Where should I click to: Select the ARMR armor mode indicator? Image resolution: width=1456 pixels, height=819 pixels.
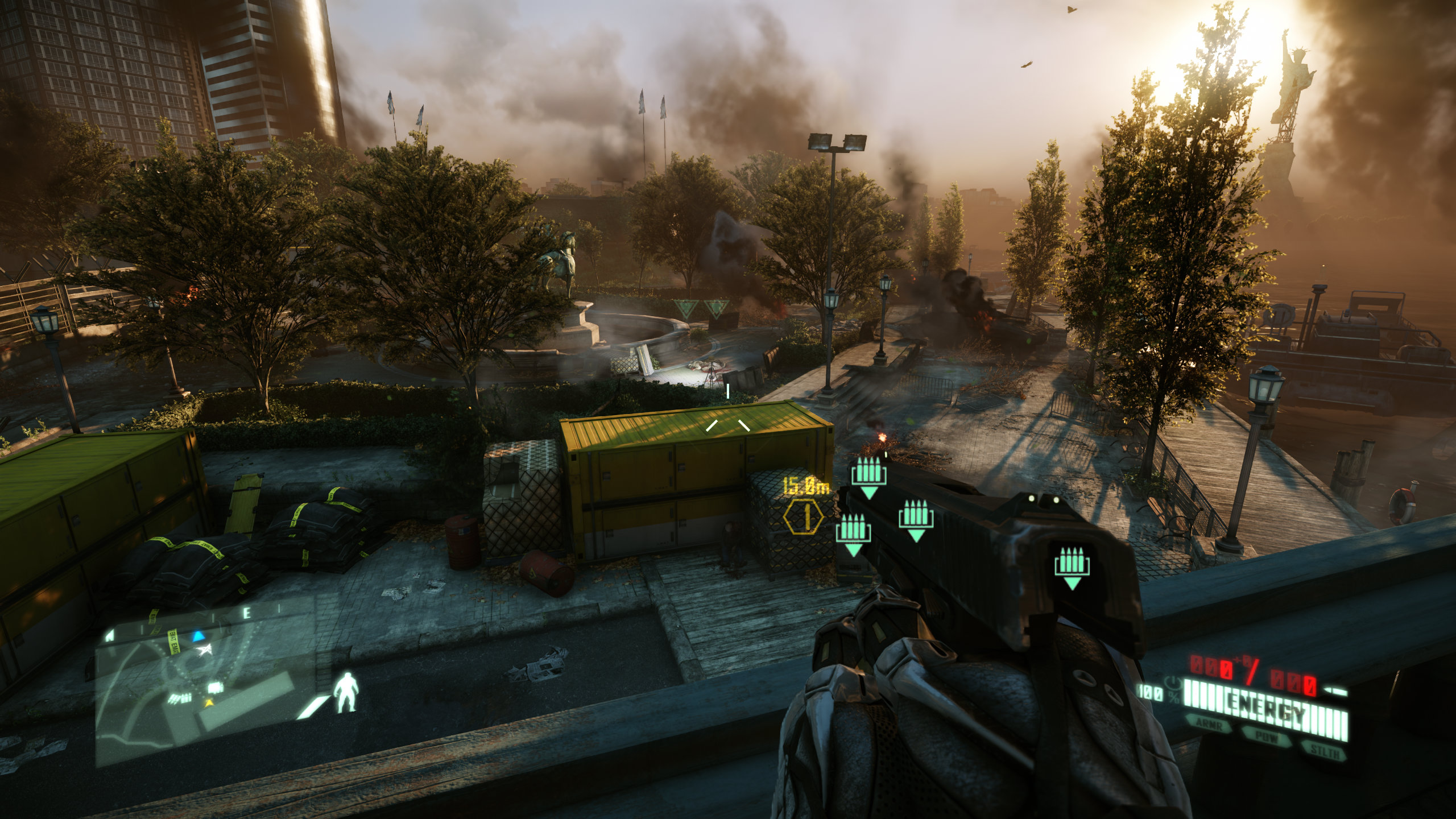1207,724
